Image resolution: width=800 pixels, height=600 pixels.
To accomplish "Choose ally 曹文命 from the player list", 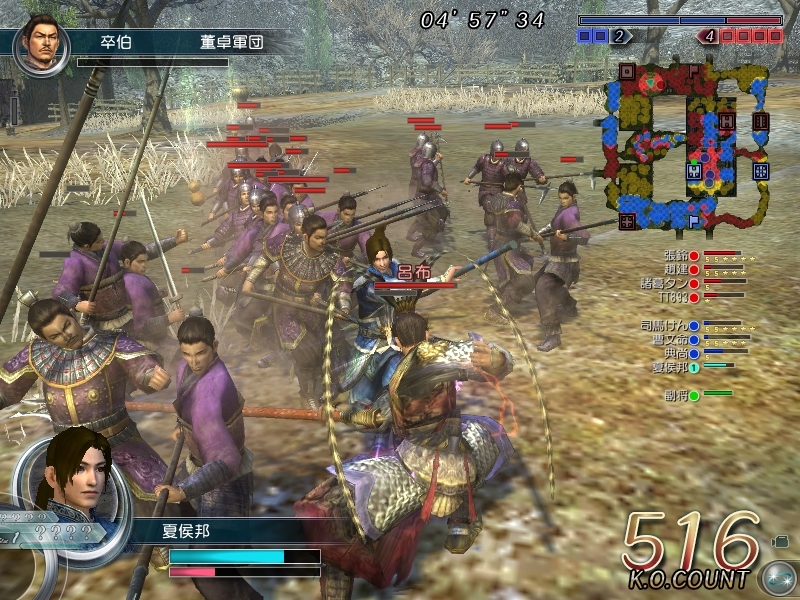I will 670,340.
